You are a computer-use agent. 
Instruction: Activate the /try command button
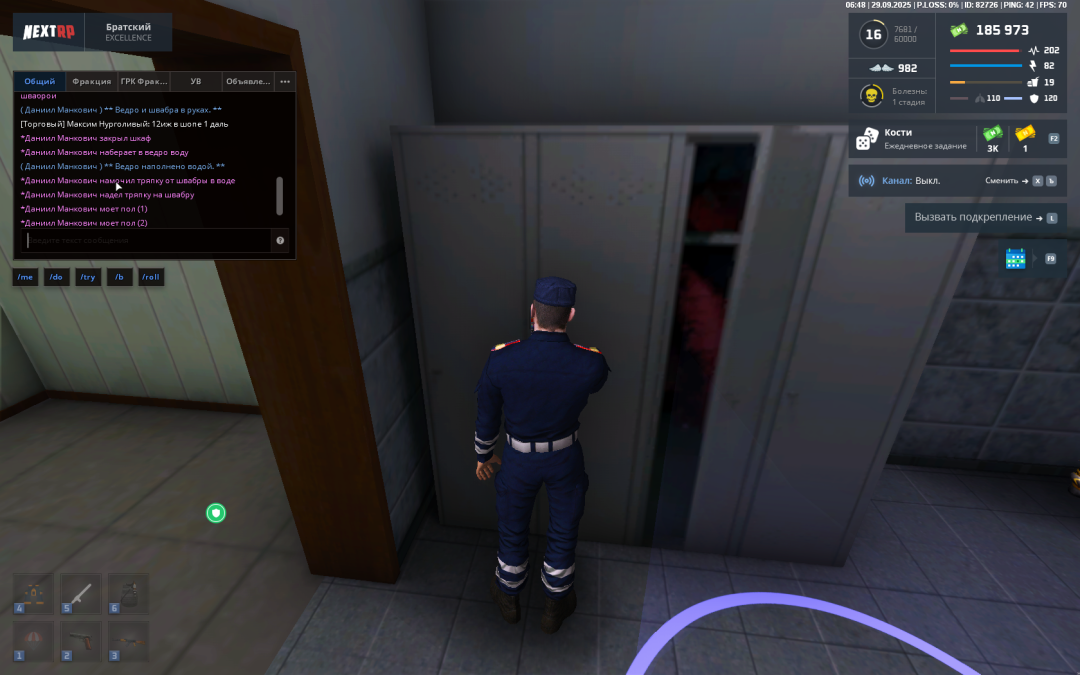(88, 277)
